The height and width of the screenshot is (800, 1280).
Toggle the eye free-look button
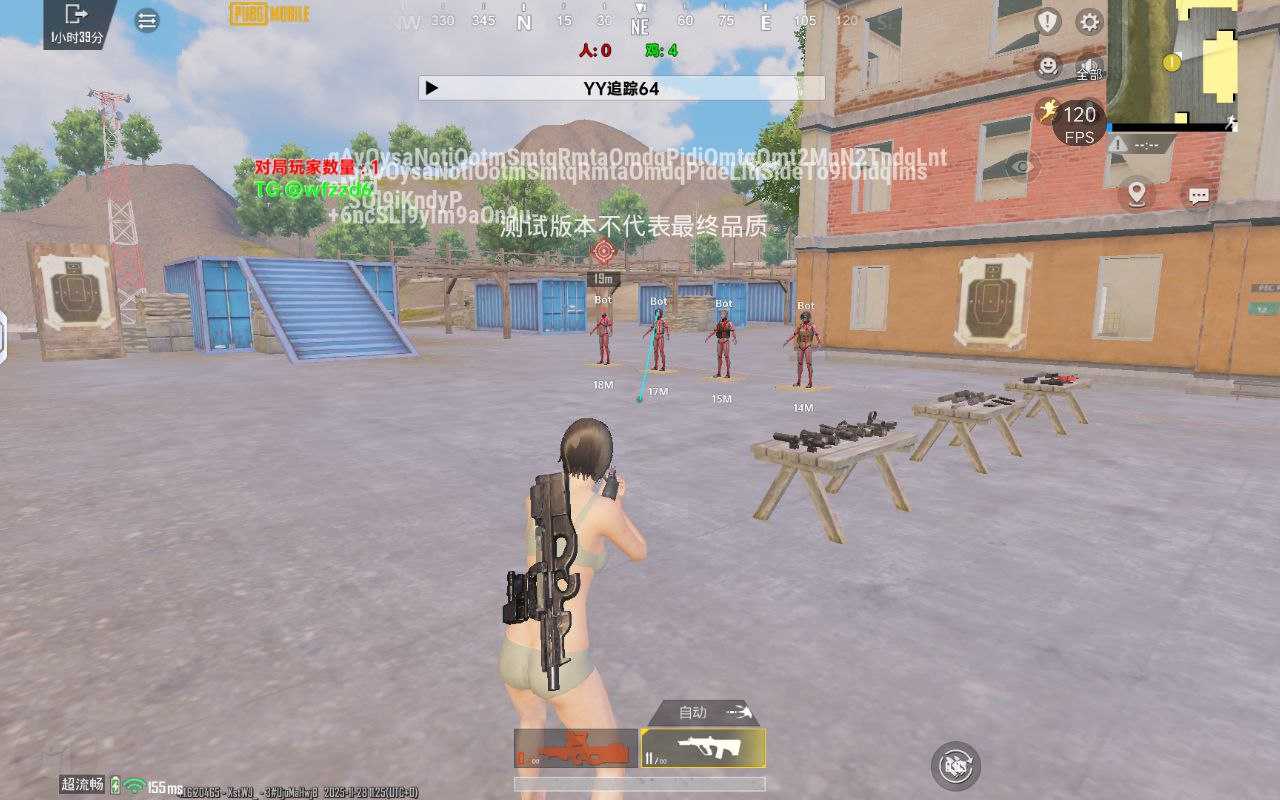[x=1021, y=167]
